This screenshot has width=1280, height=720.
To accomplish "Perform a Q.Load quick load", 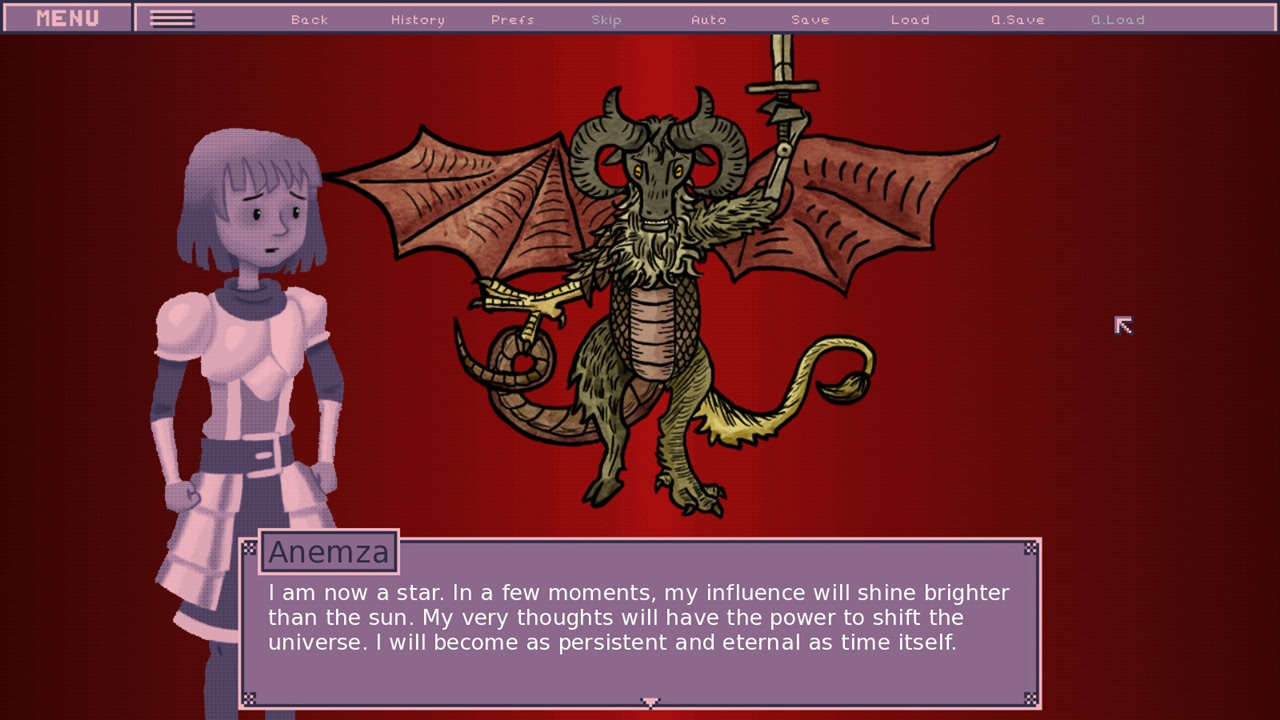I will (1117, 18).
